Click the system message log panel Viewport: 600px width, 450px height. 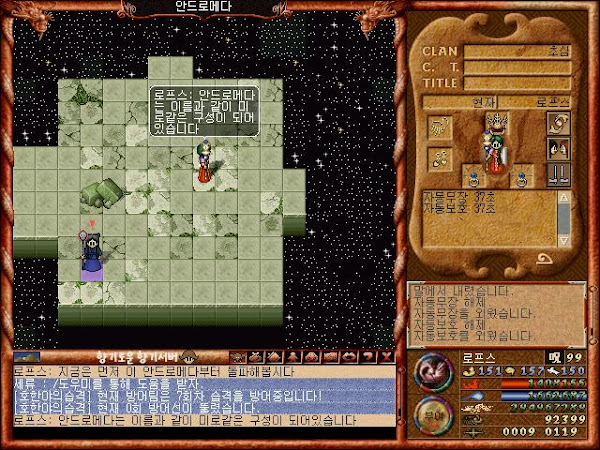click(494, 312)
